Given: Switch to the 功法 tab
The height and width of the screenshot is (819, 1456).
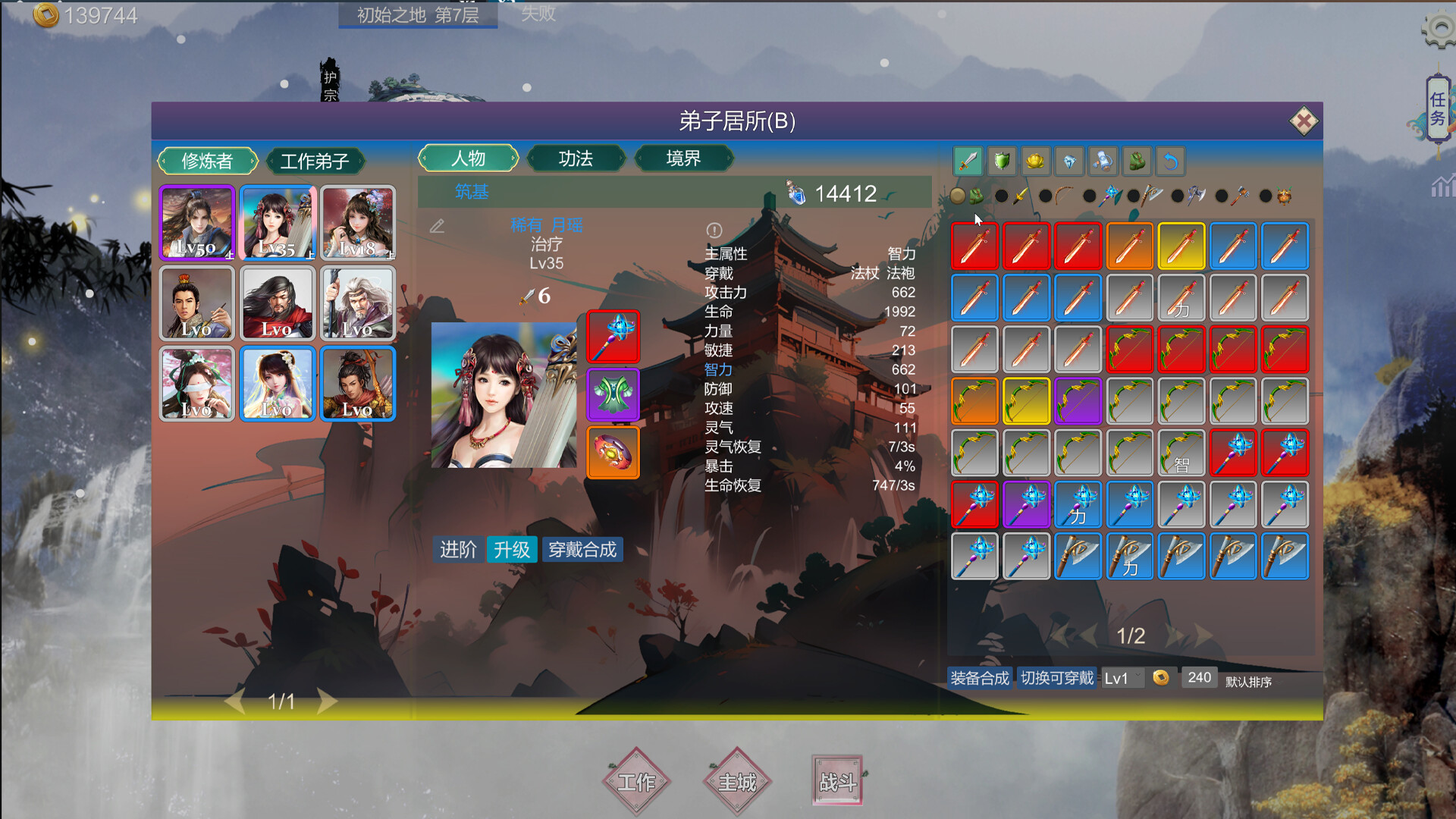Looking at the screenshot, I should tap(576, 158).
